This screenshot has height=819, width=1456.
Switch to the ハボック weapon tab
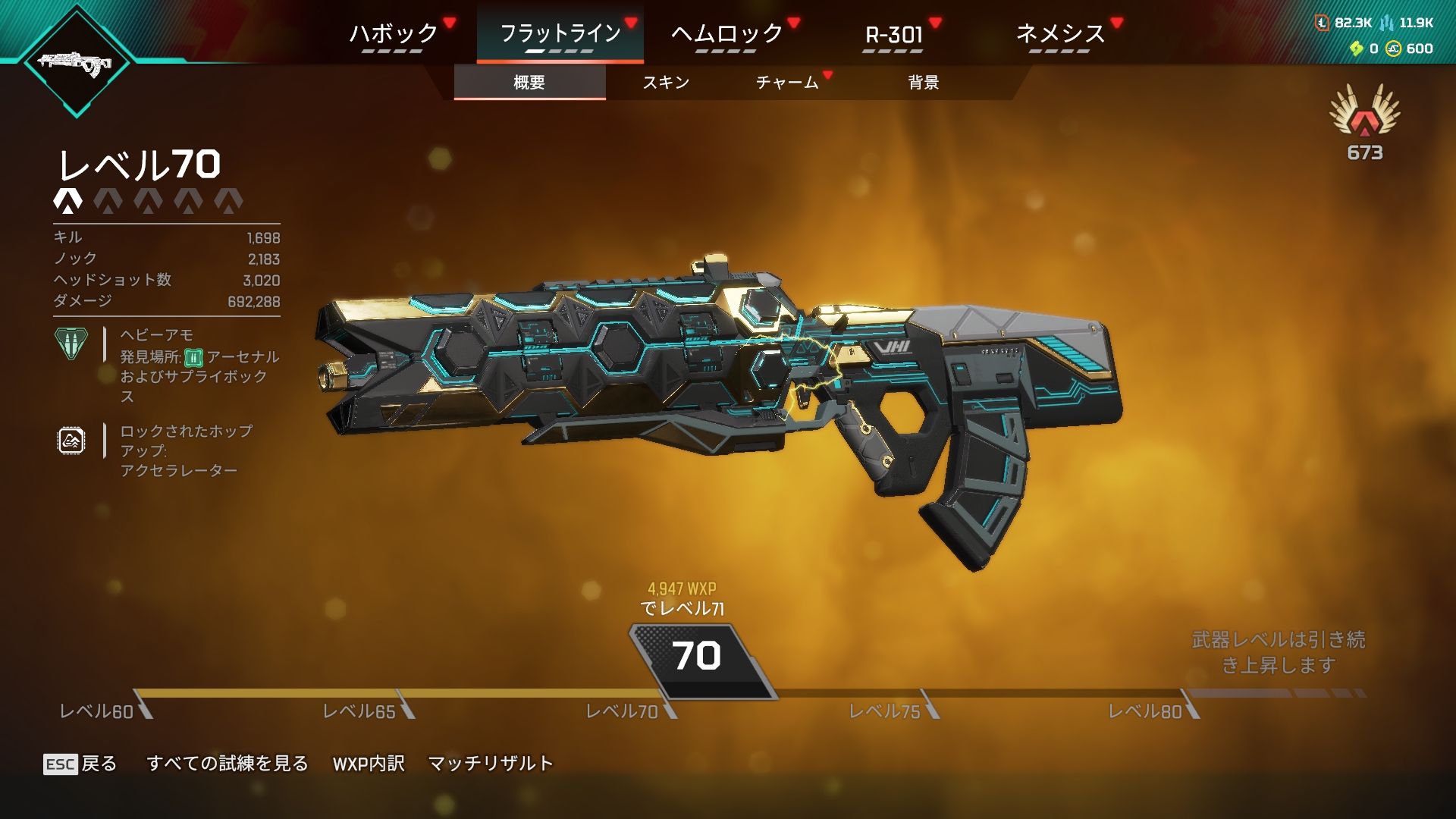point(393,34)
